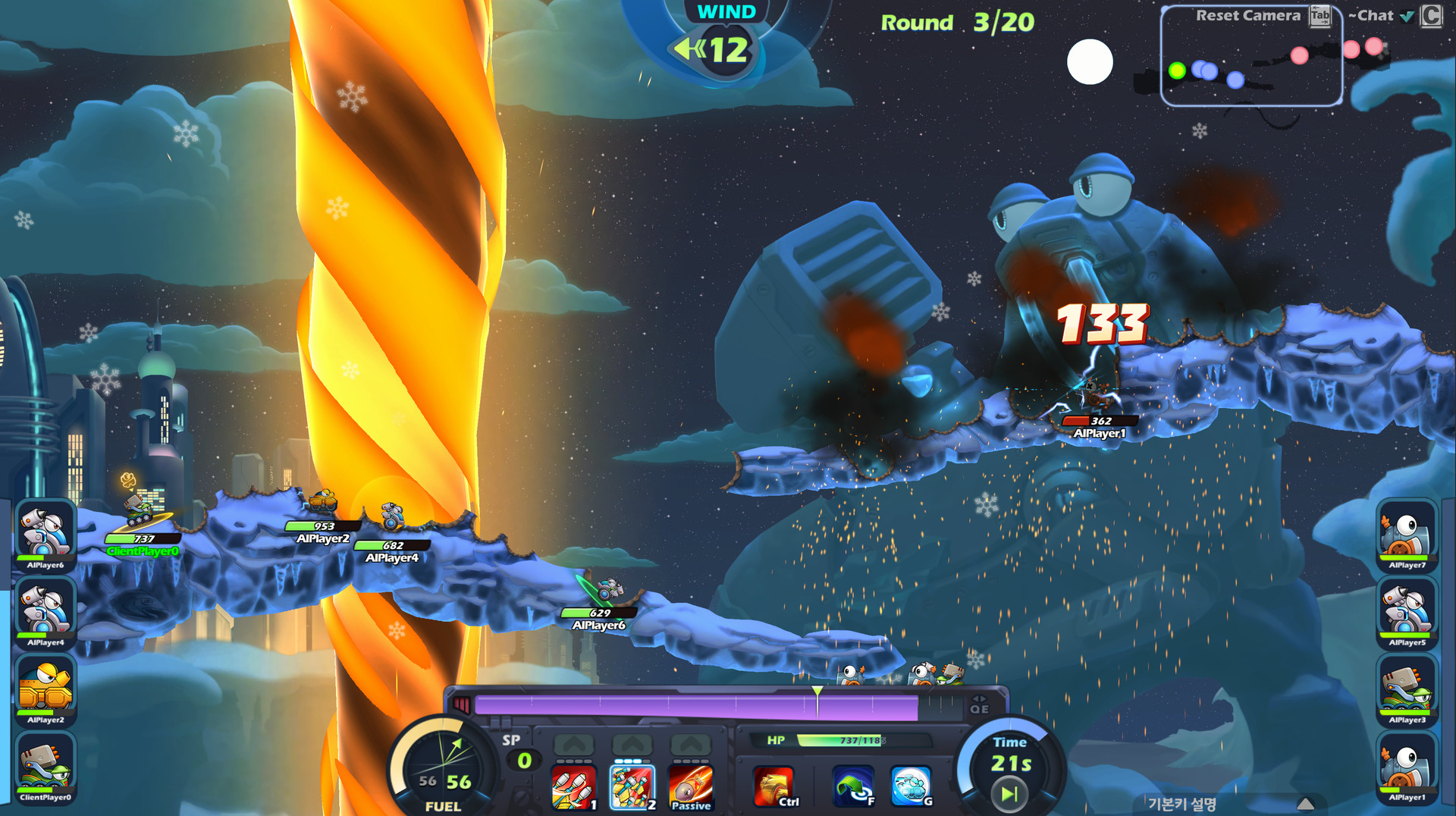Use the green arrow target skill
The width and height of the screenshot is (1456, 816).
[853, 786]
